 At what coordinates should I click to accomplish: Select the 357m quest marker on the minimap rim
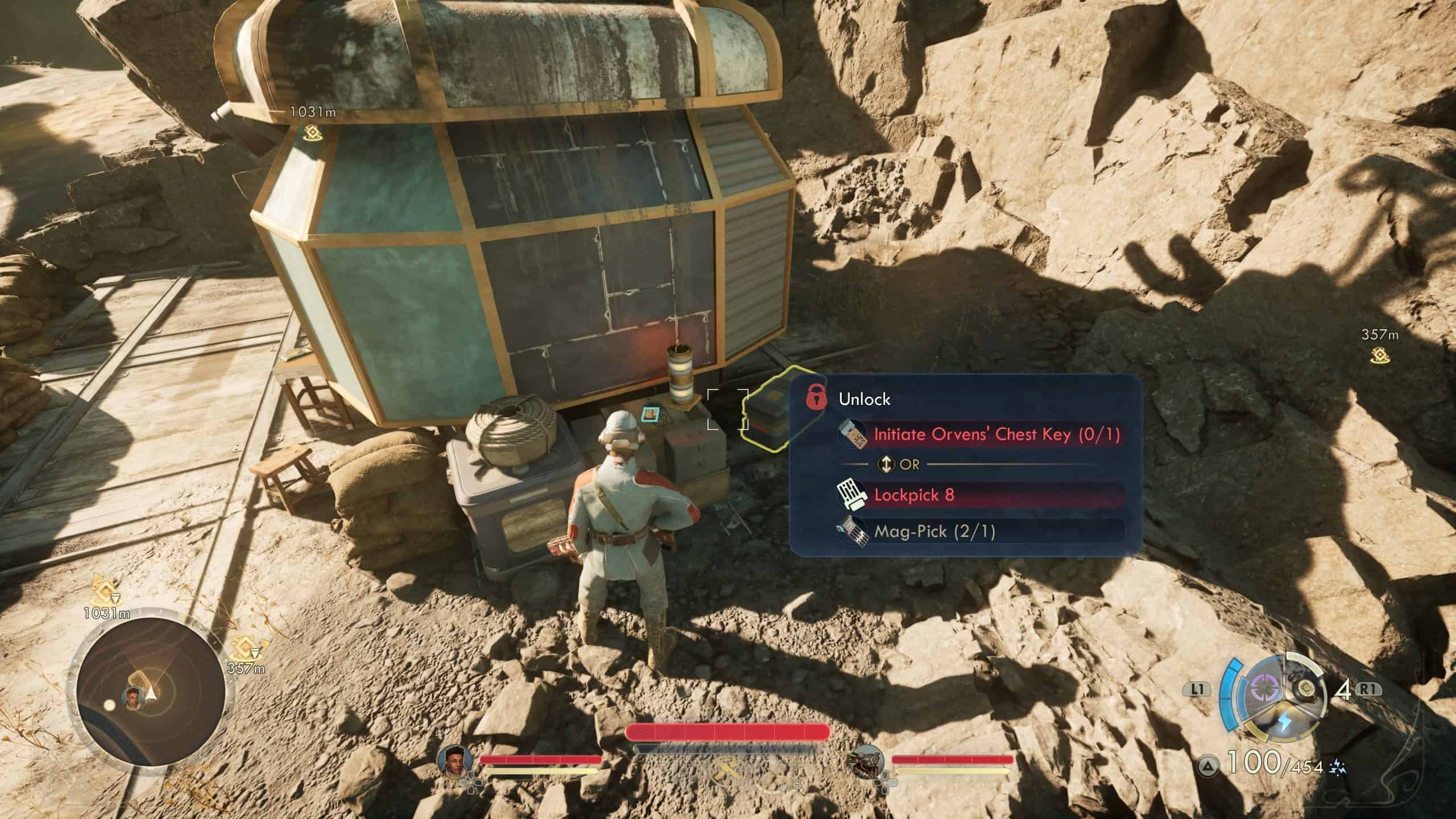[x=246, y=649]
